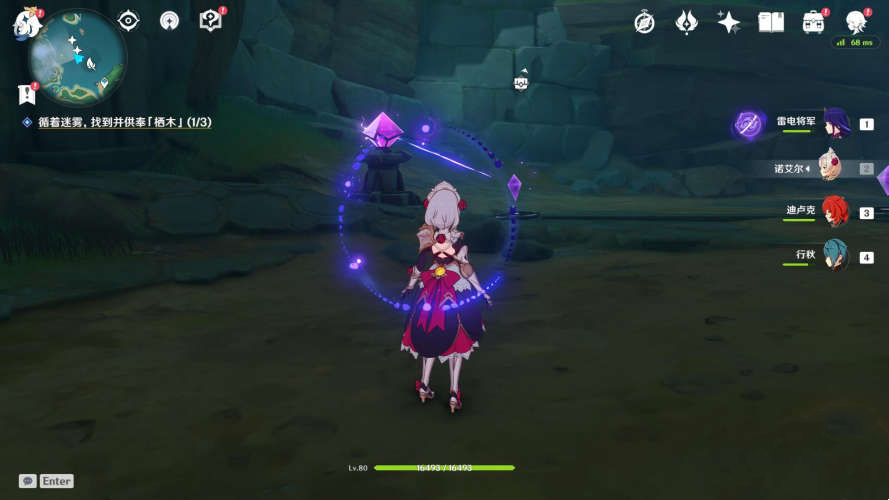Open the compass events icon
The image size is (889, 500).
point(645,22)
